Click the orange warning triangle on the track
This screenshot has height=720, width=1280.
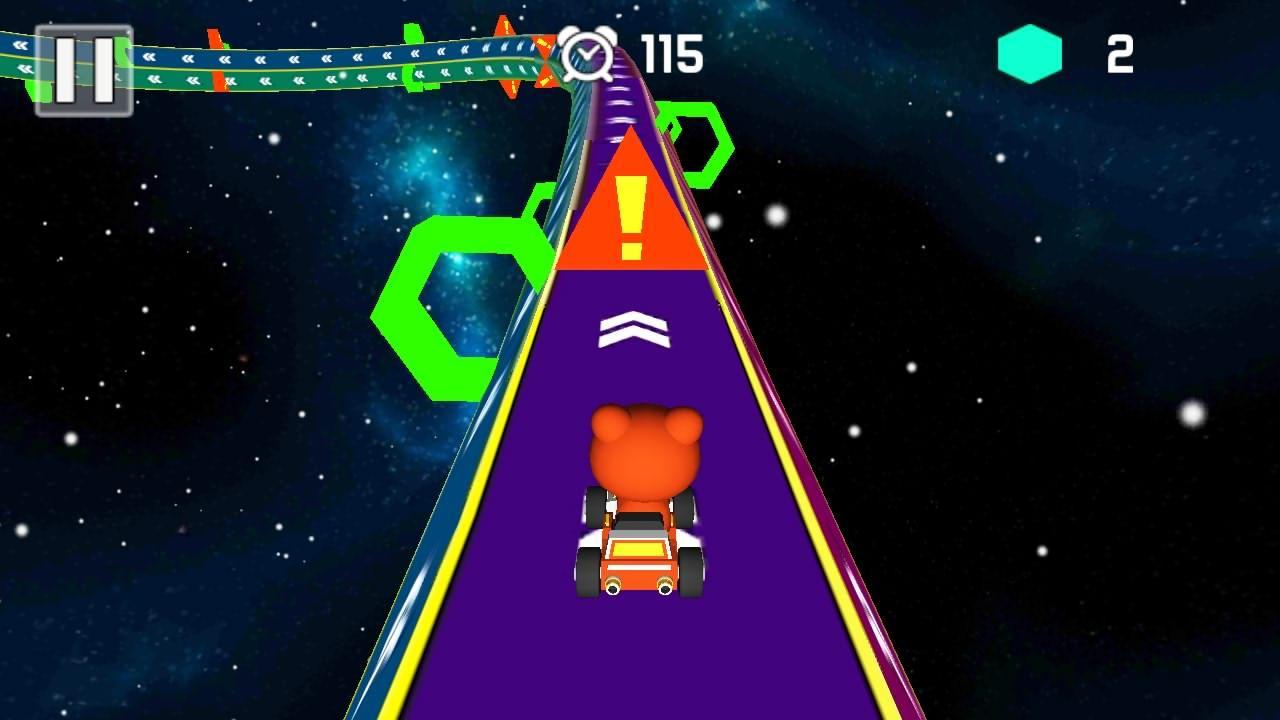coord(632,210)
